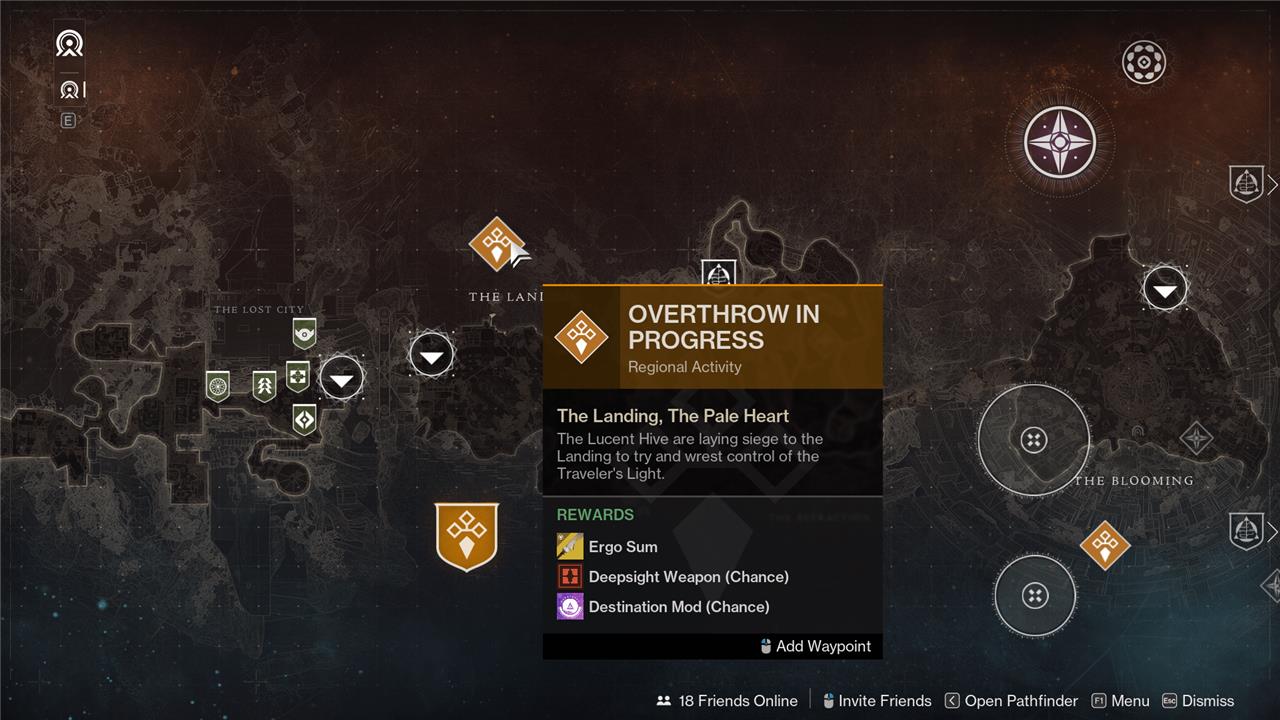
Task: Select the Overthrow marker at The Landing
Action: (496, 244)
